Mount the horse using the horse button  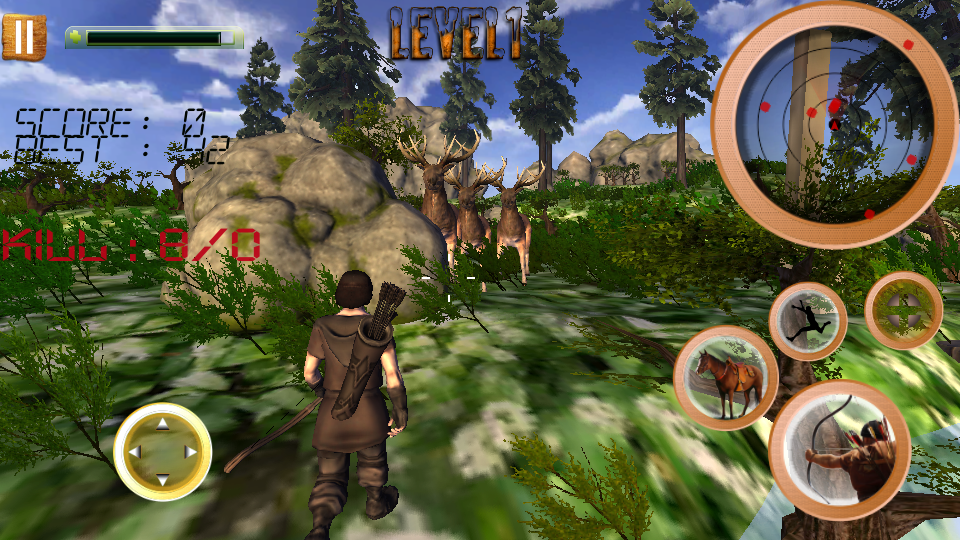[726, 378]
